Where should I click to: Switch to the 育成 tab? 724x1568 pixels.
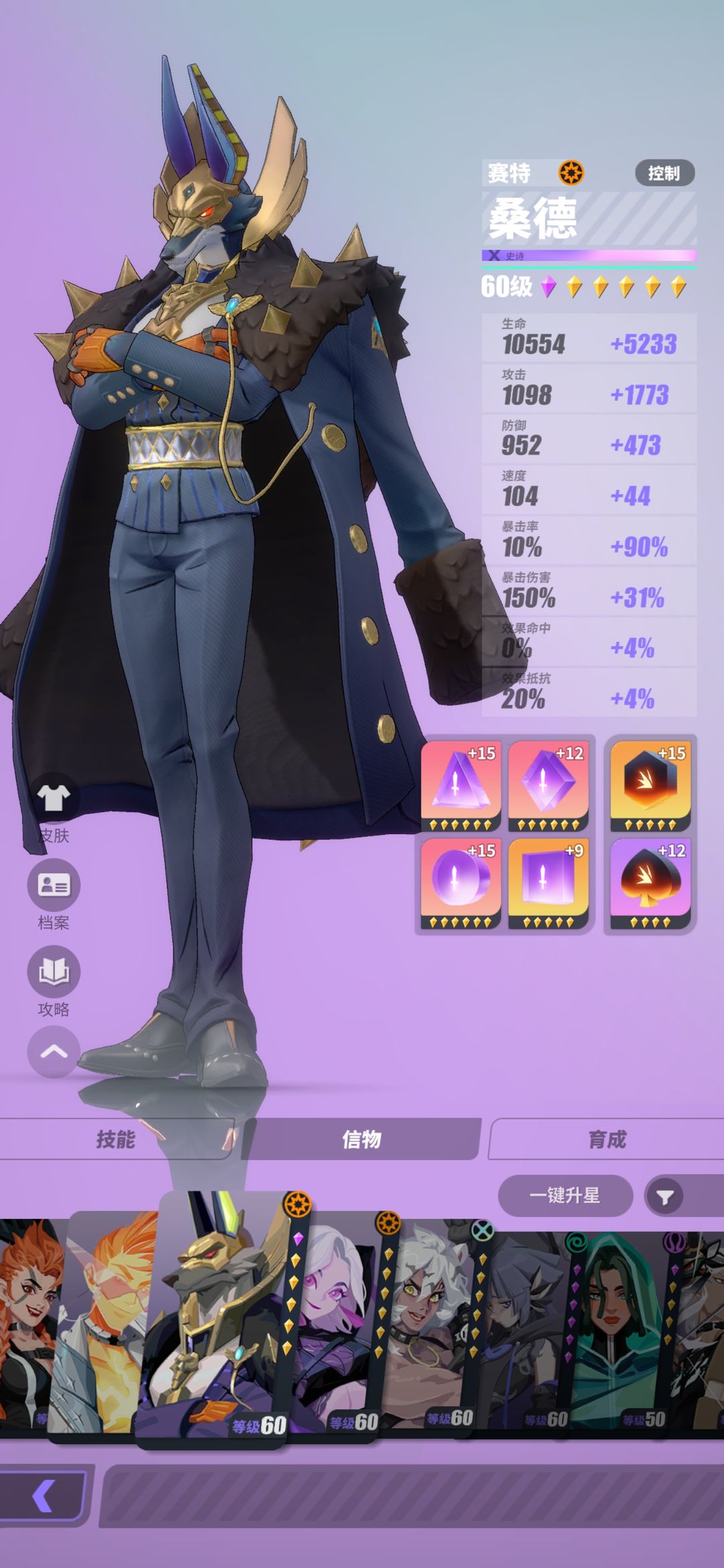607,1139
